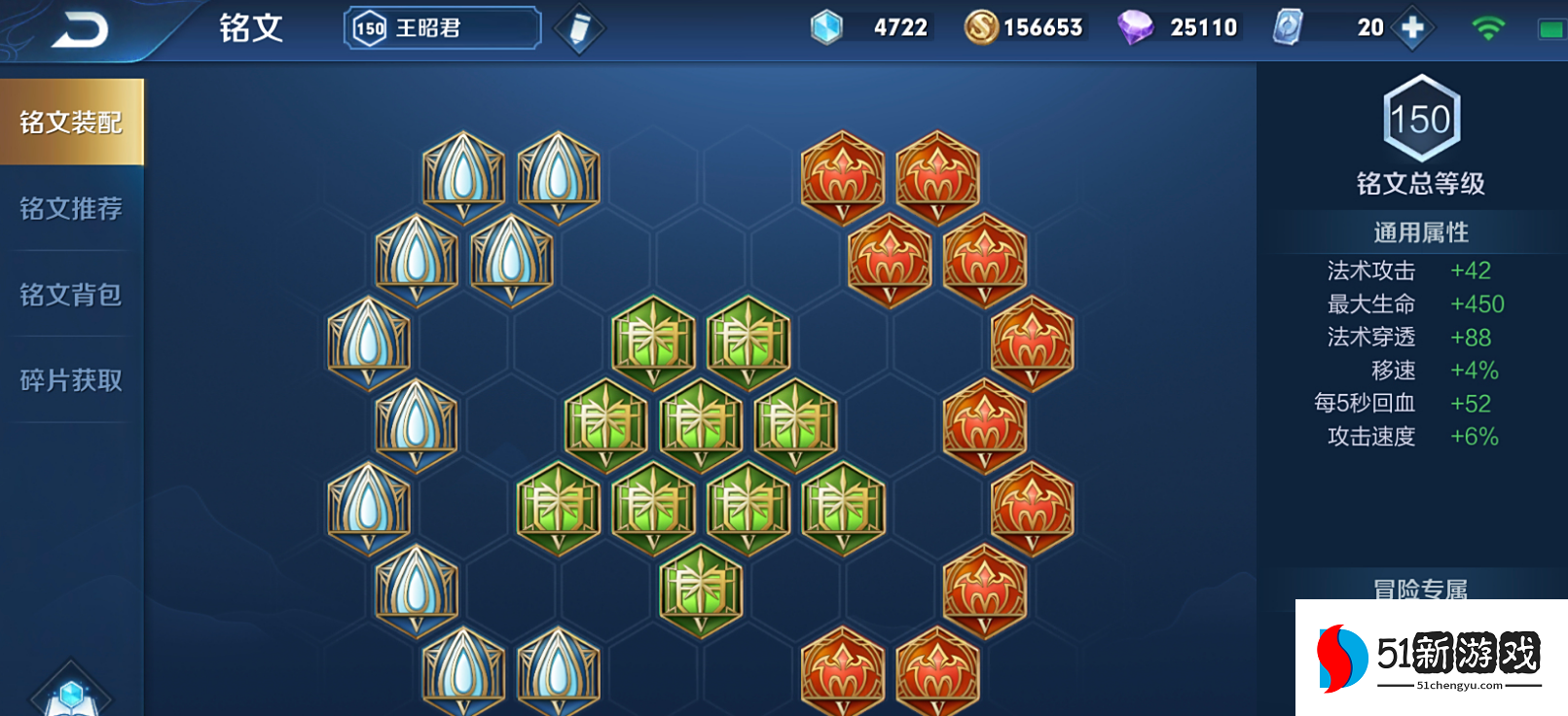Viewport: 1568px width, 716px height.
Task: Open the 铭文推荐 tab
Action: [x=71, y=208]
